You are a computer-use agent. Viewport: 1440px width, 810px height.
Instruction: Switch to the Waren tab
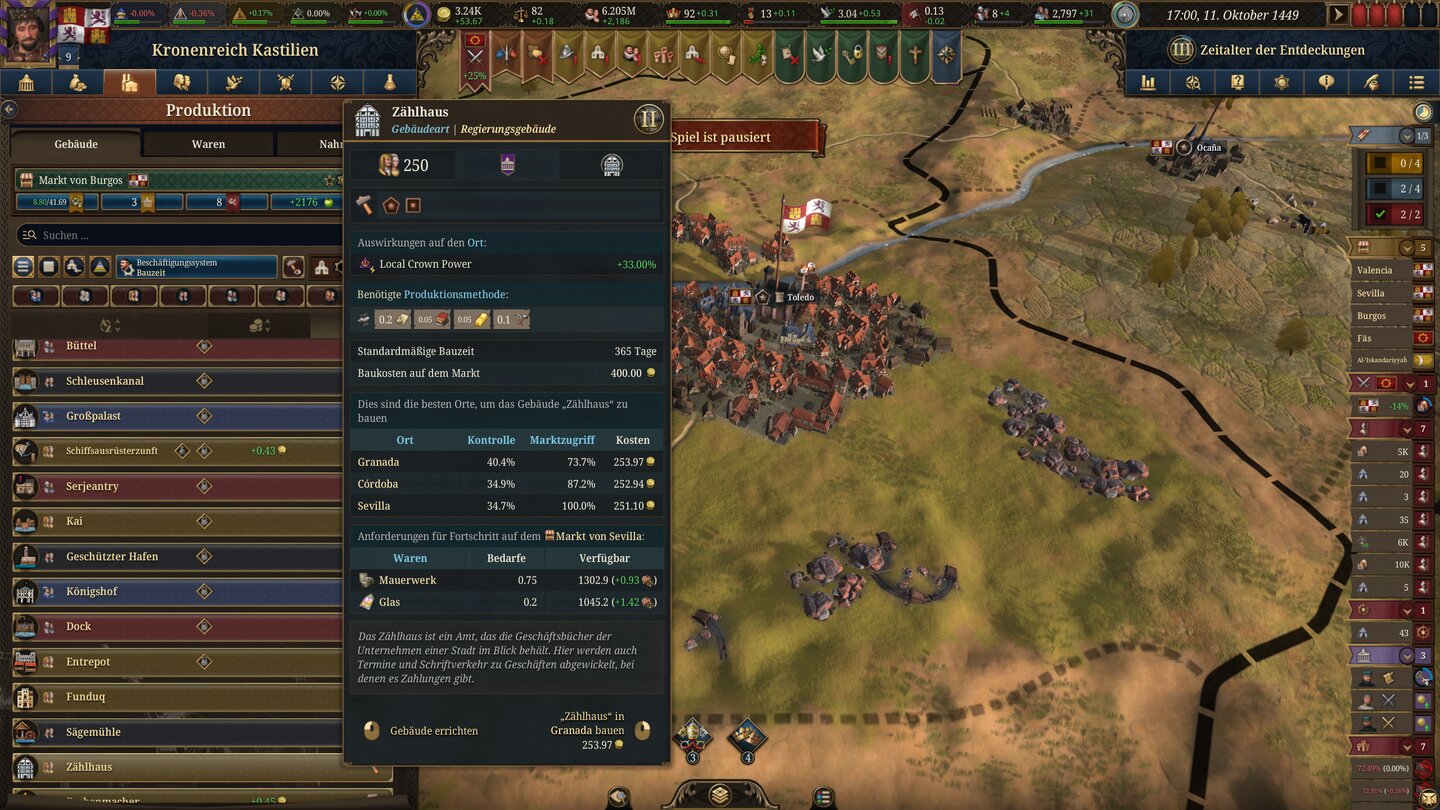point(207,143)
